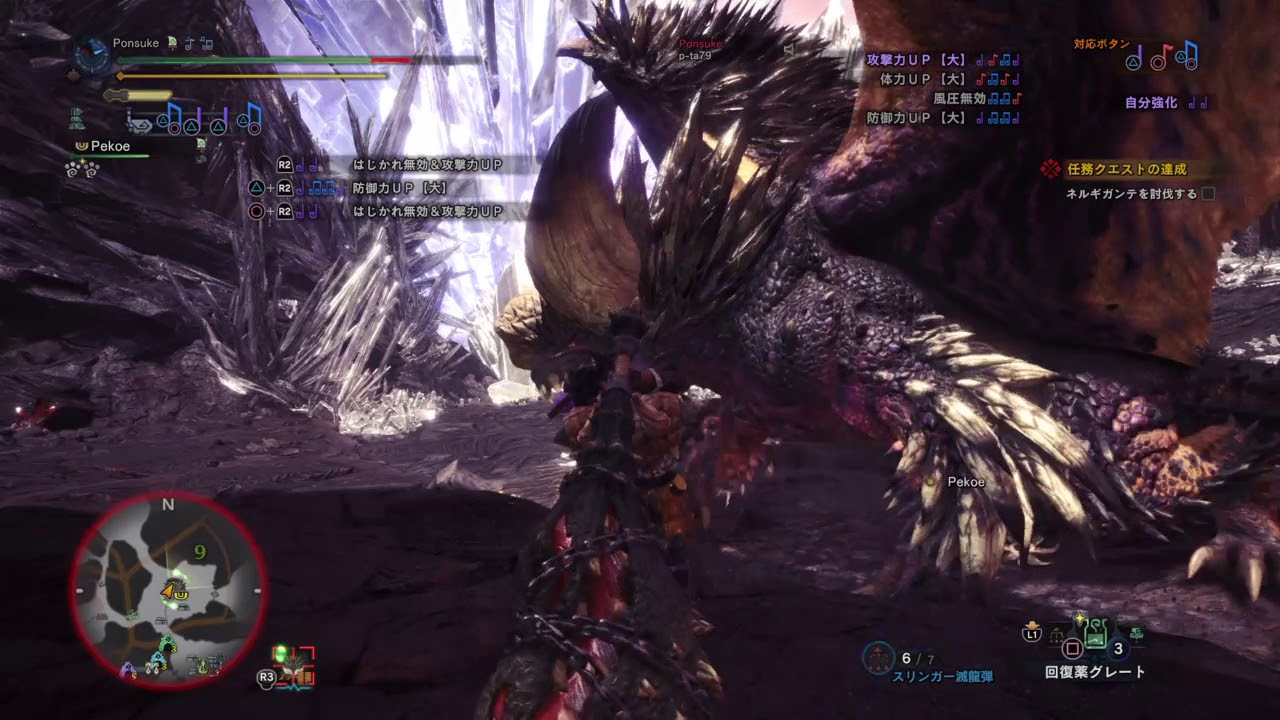Select the 回復薬グレート item slot
This screenshot has height=720, width=1280.
click(x=1096, y=634)
